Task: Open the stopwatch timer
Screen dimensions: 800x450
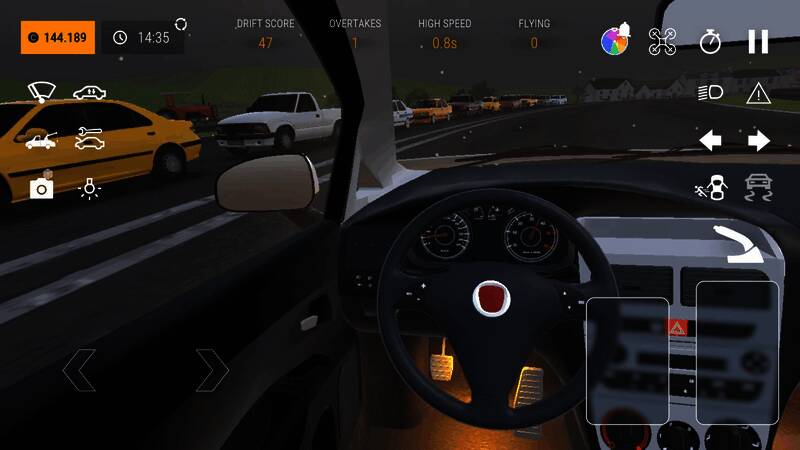Action: pyautogui.click(x=710, y=41)
